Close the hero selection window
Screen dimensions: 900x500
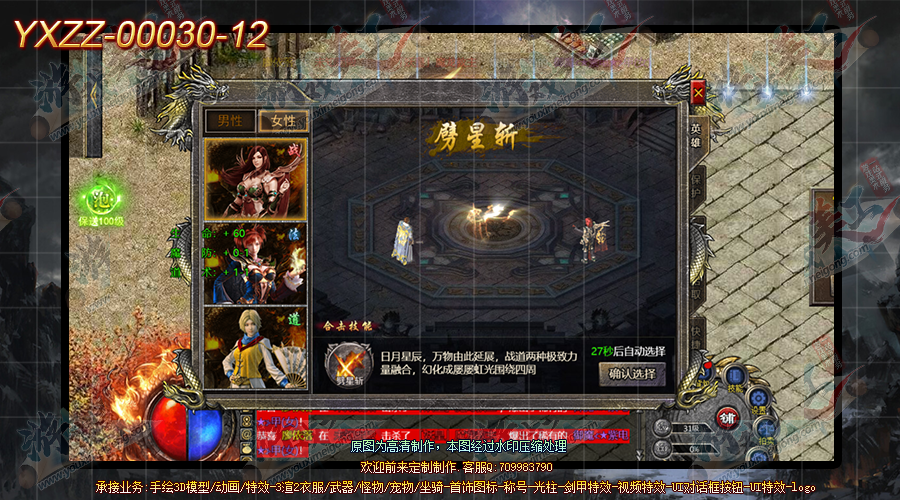click(698, 93)
